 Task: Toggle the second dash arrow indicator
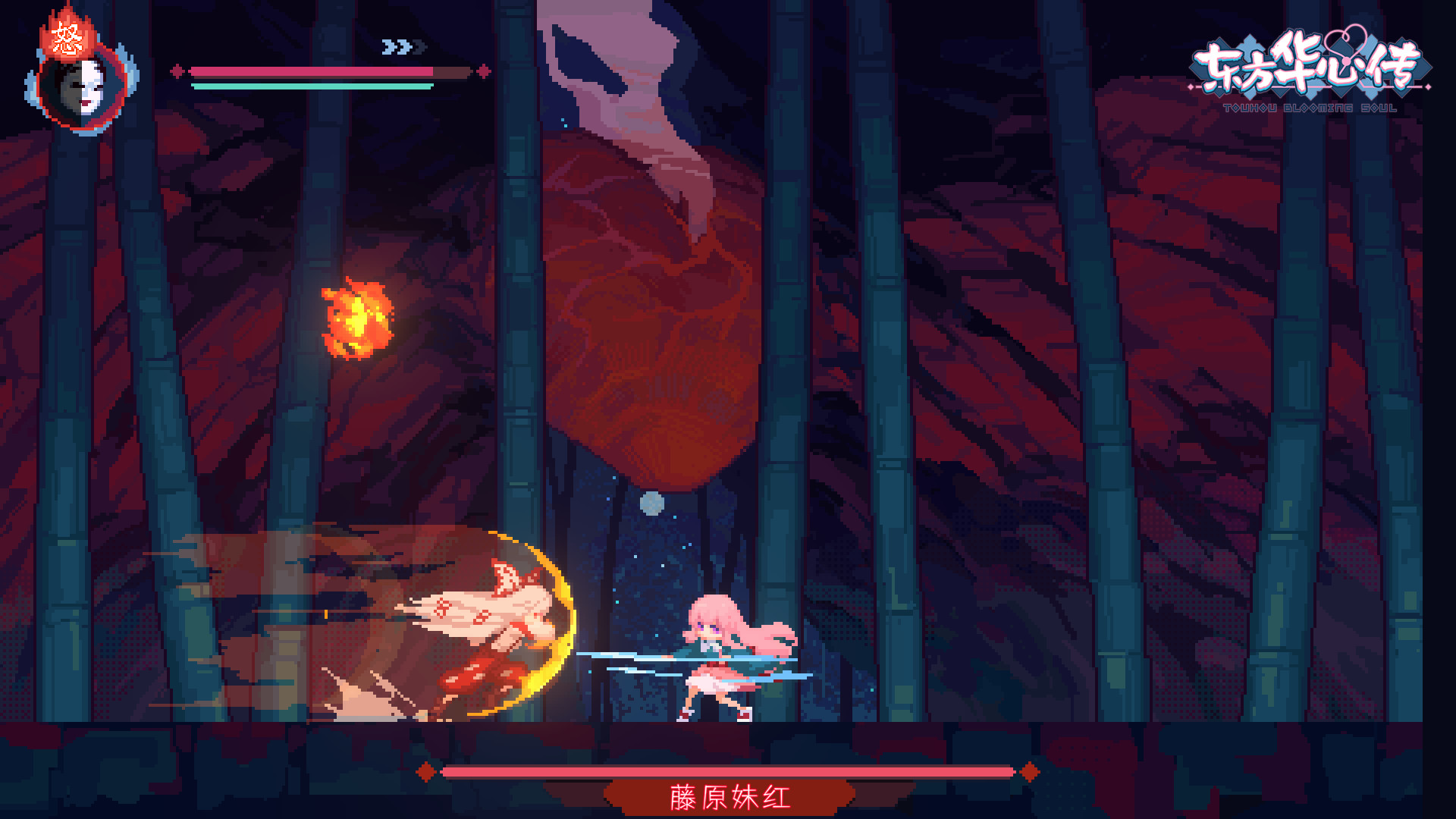pyautogui.click(x=401, y=46)
